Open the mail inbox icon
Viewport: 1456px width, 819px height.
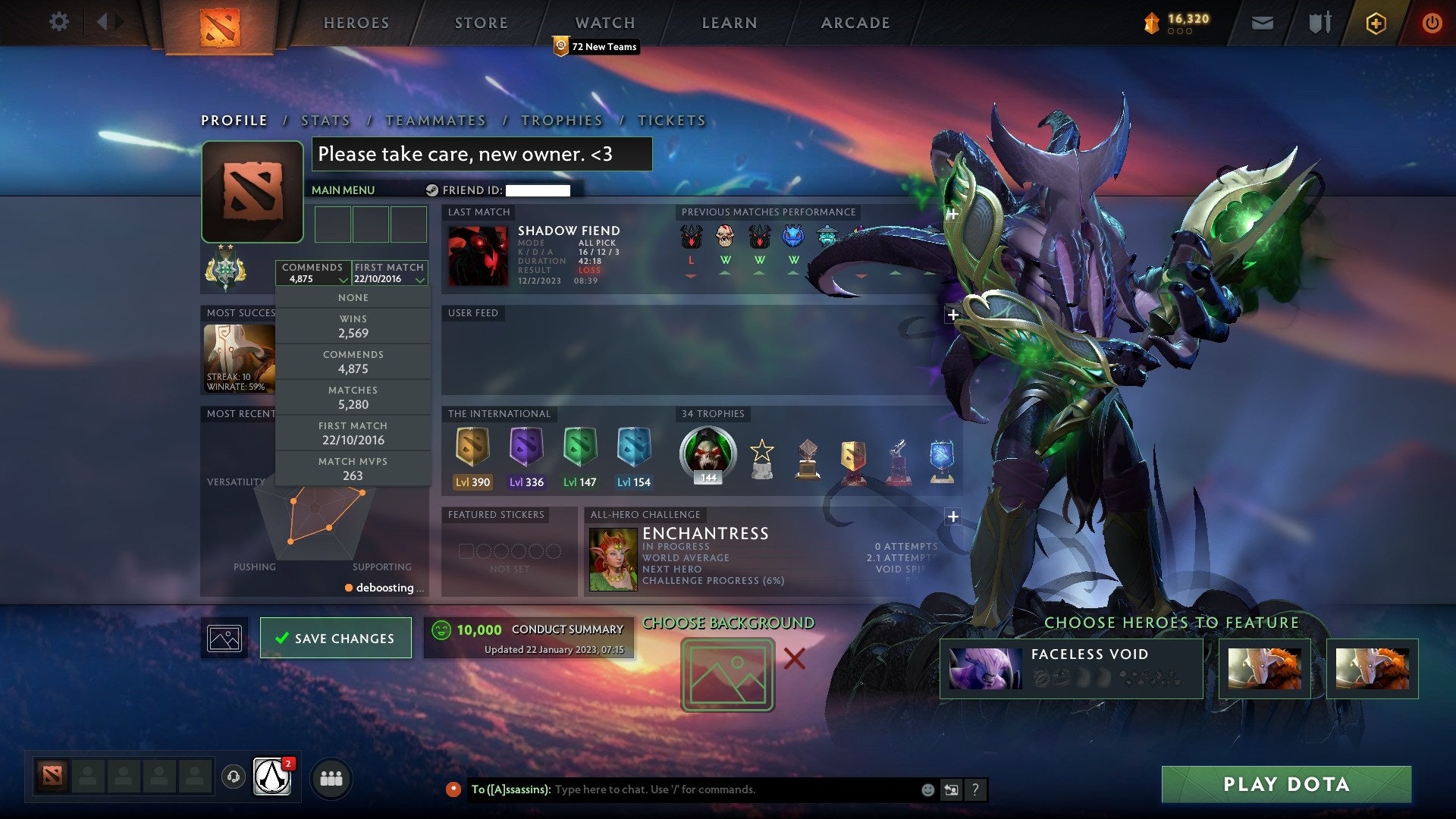click(x=1262, y=23)
